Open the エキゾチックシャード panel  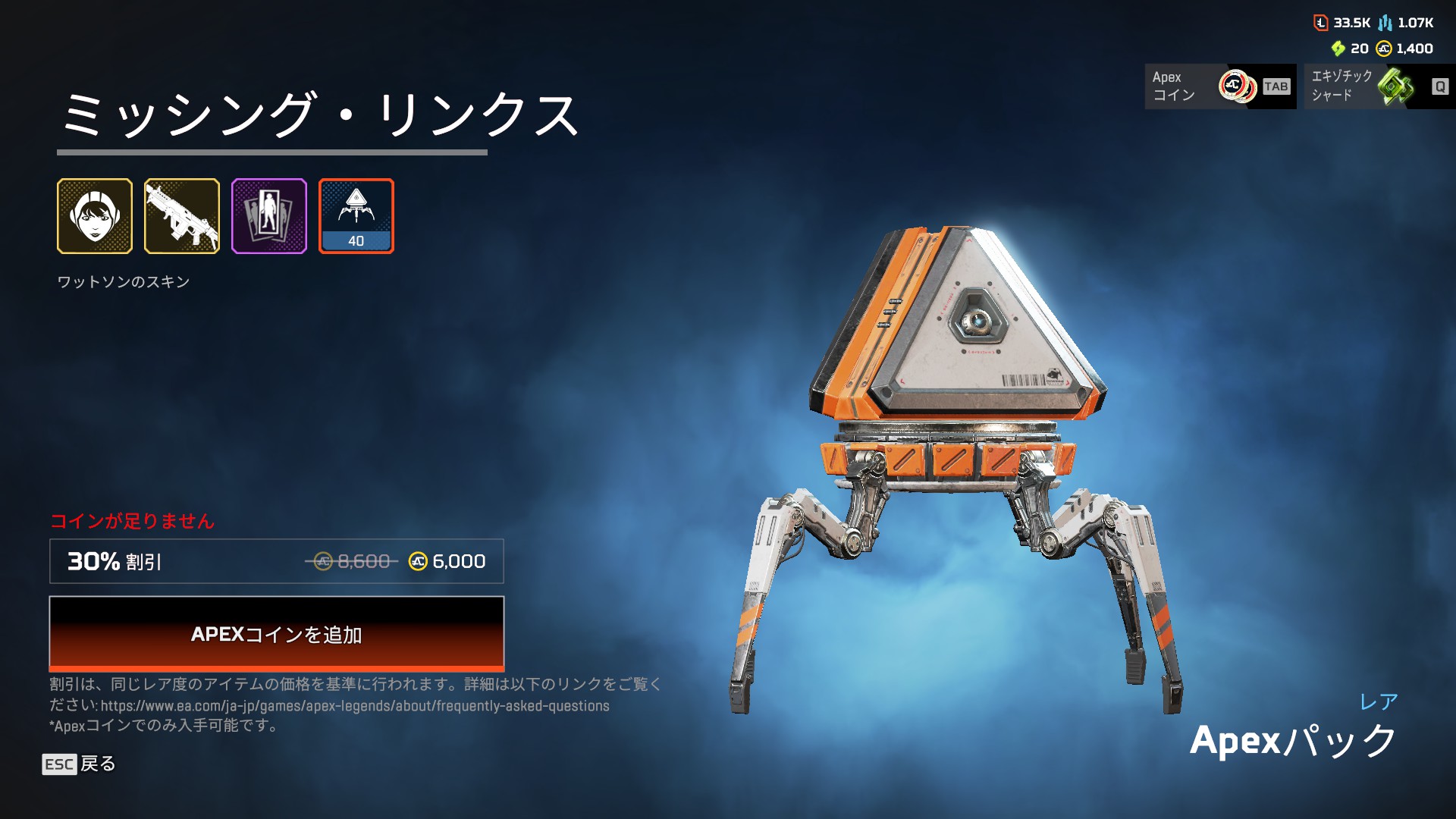click(x=1379, y=86)
